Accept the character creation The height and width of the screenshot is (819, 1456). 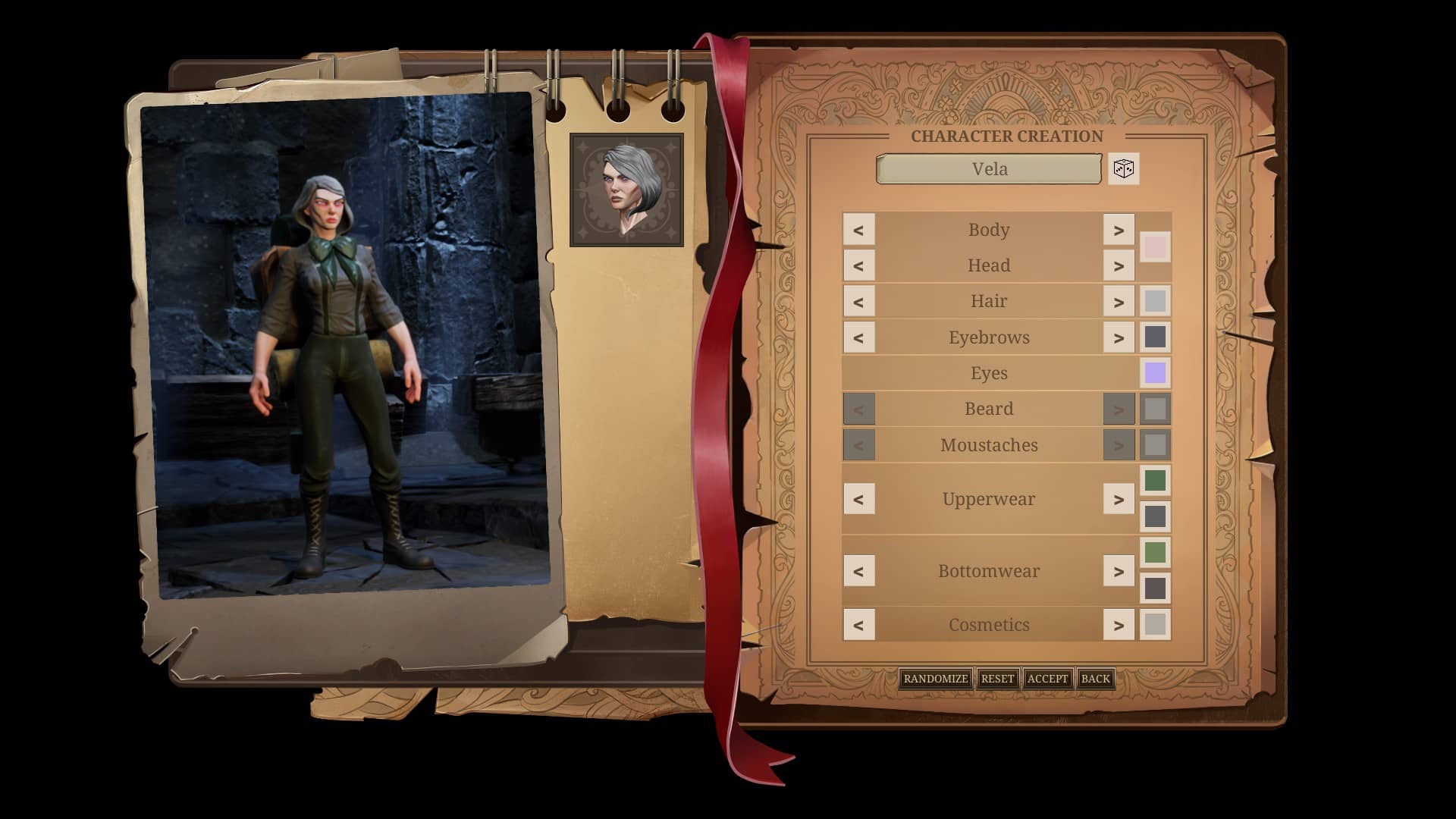pyautogui.click(x=1047, y=679)
